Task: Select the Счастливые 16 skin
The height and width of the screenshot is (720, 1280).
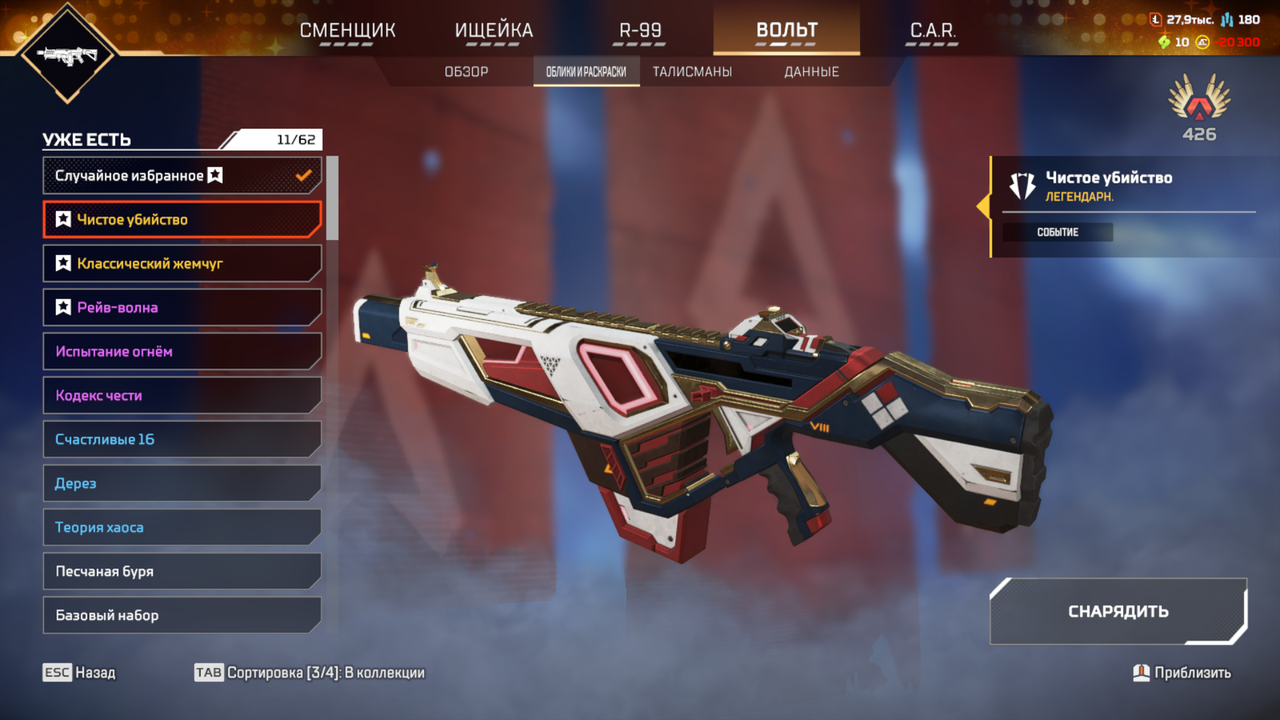Action: click(182, 440)
